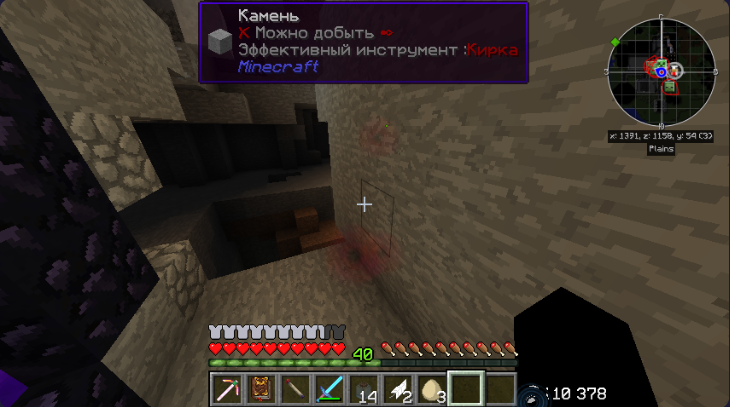730x407 pixels.
Task: Click the green diamond waypoint on the minimap
Action: 614,41
